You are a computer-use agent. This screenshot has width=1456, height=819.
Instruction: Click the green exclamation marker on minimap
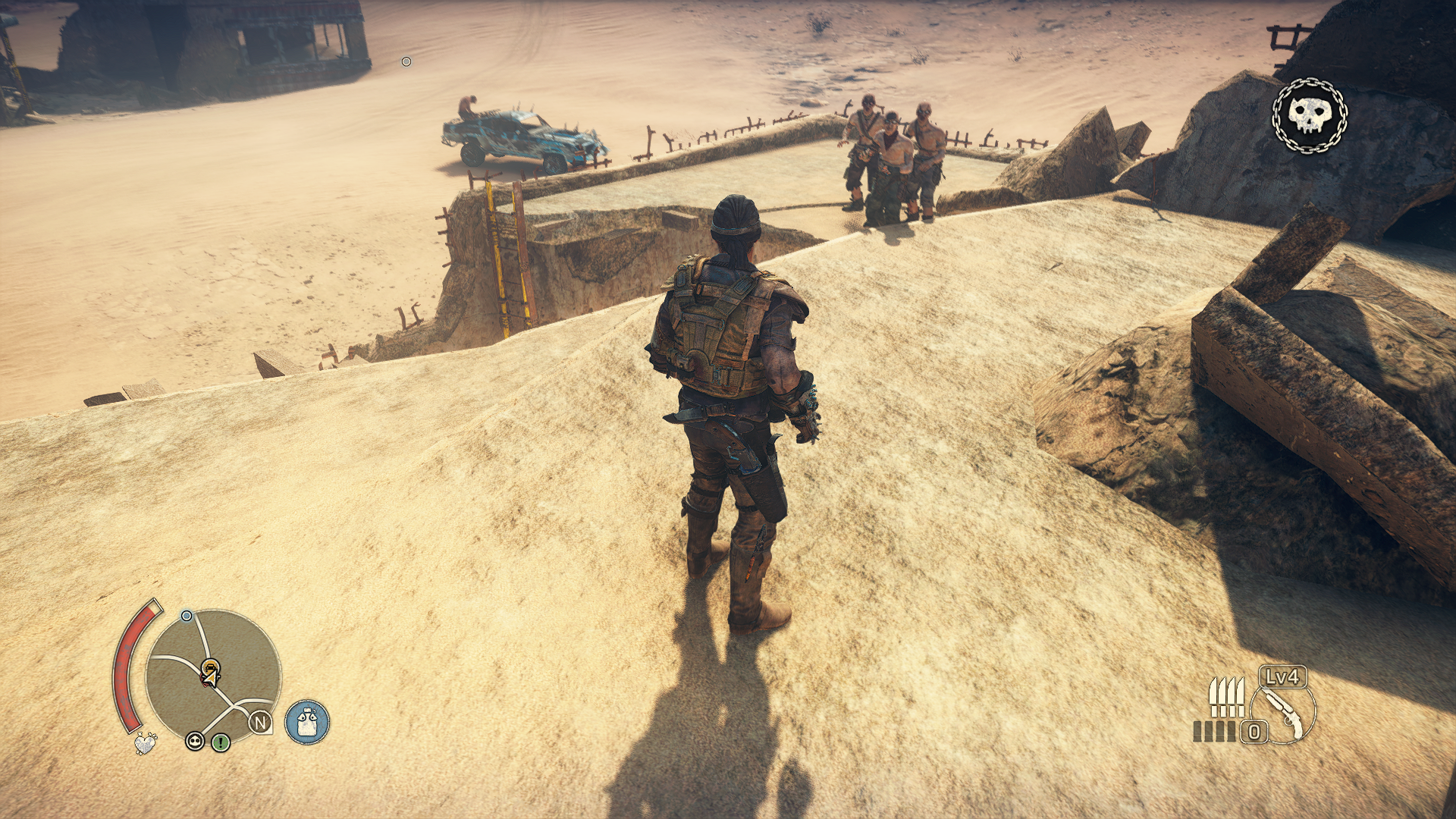pyautogui.click(x=221, y=742)
